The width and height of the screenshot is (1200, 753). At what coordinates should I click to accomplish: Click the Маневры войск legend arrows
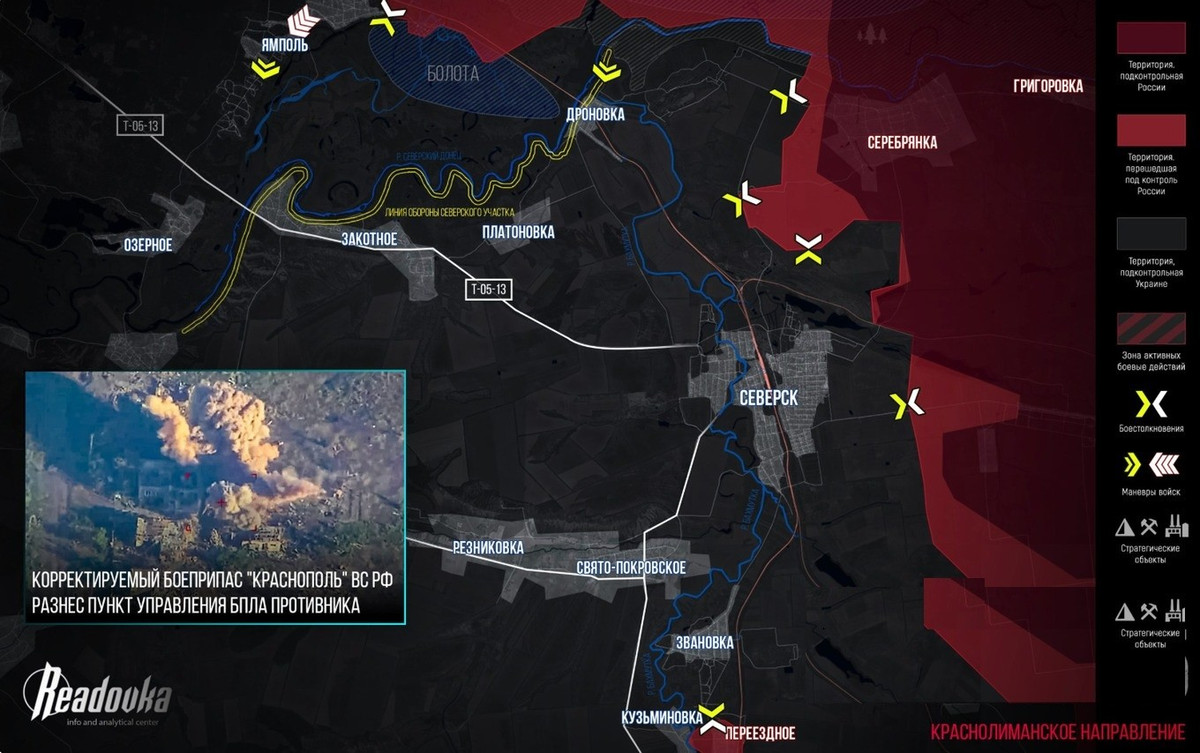pos(1149,465)
